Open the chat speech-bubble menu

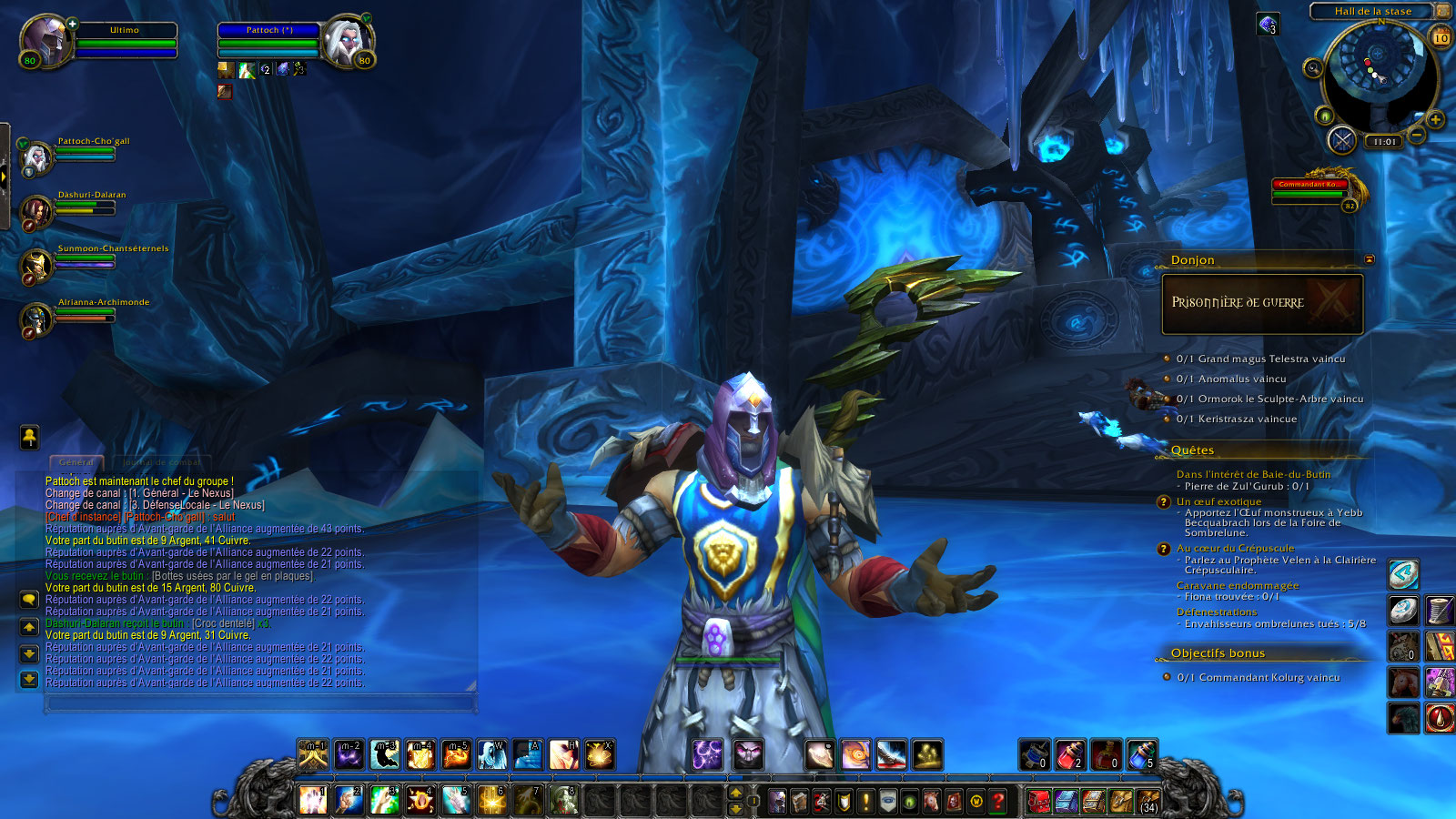(x=29, y=599)
